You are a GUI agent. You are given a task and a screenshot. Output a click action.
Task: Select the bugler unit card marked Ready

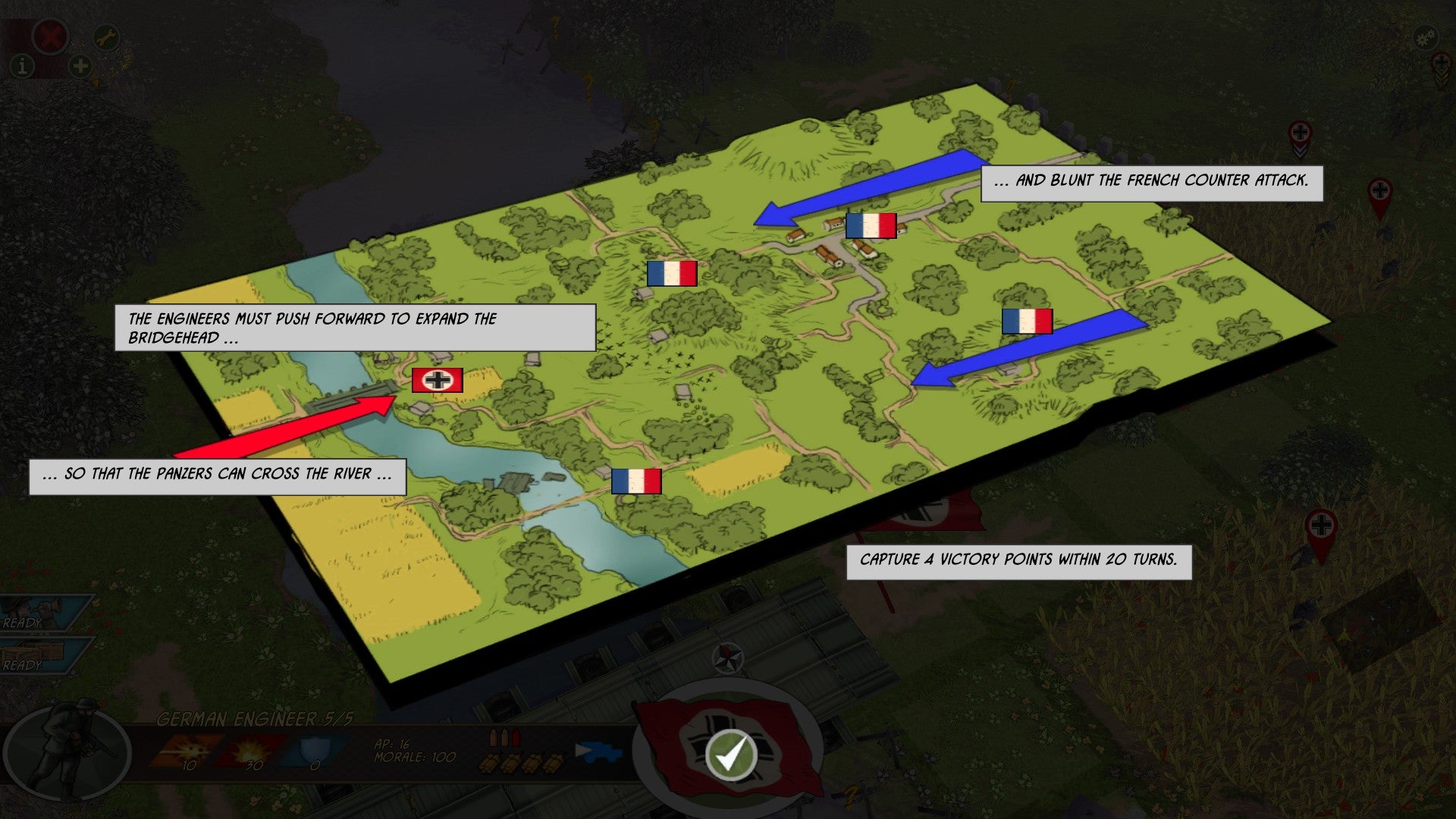tap(42, 613)
